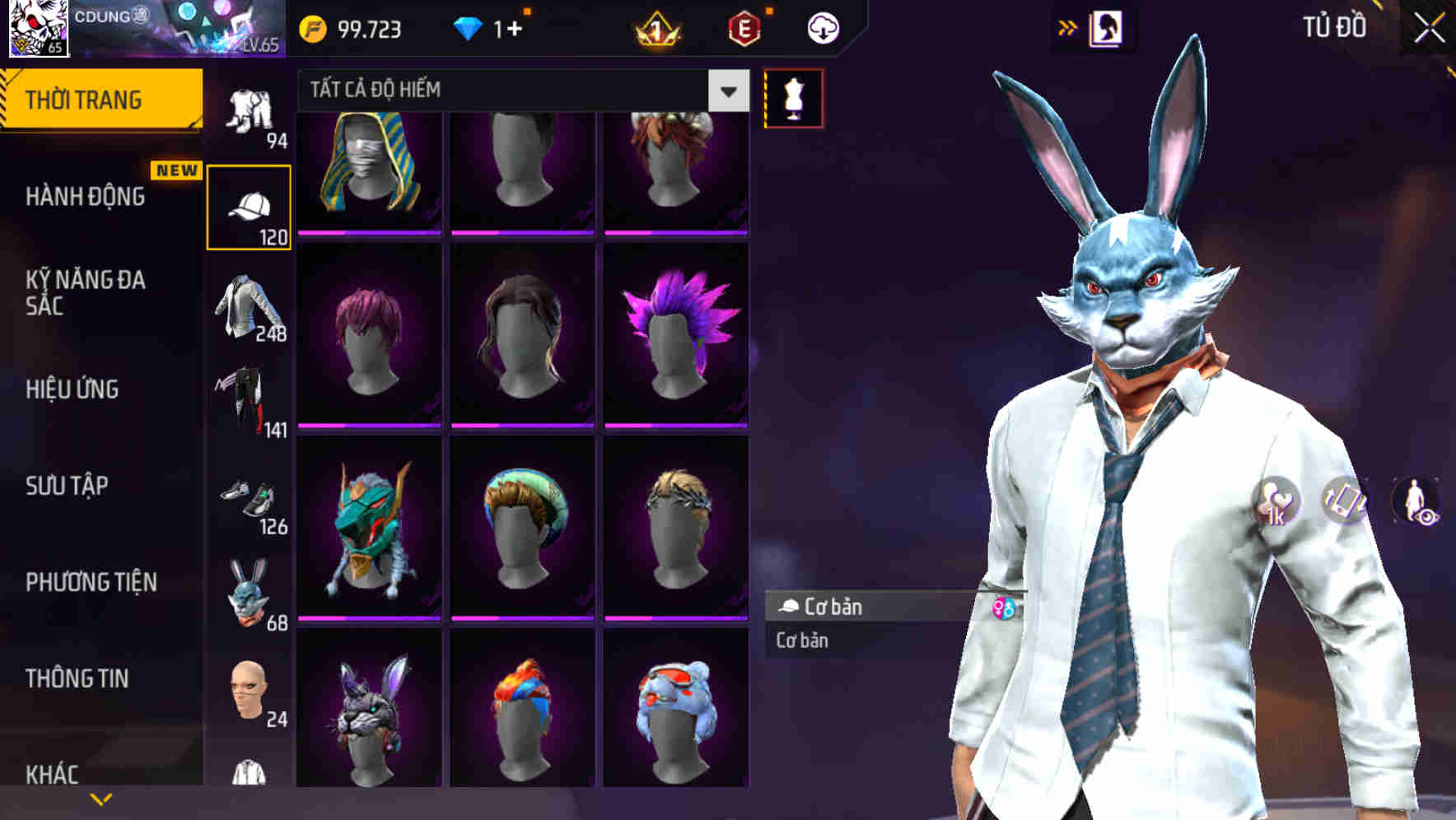Select the purple spiky hair thumbnail

678,333
